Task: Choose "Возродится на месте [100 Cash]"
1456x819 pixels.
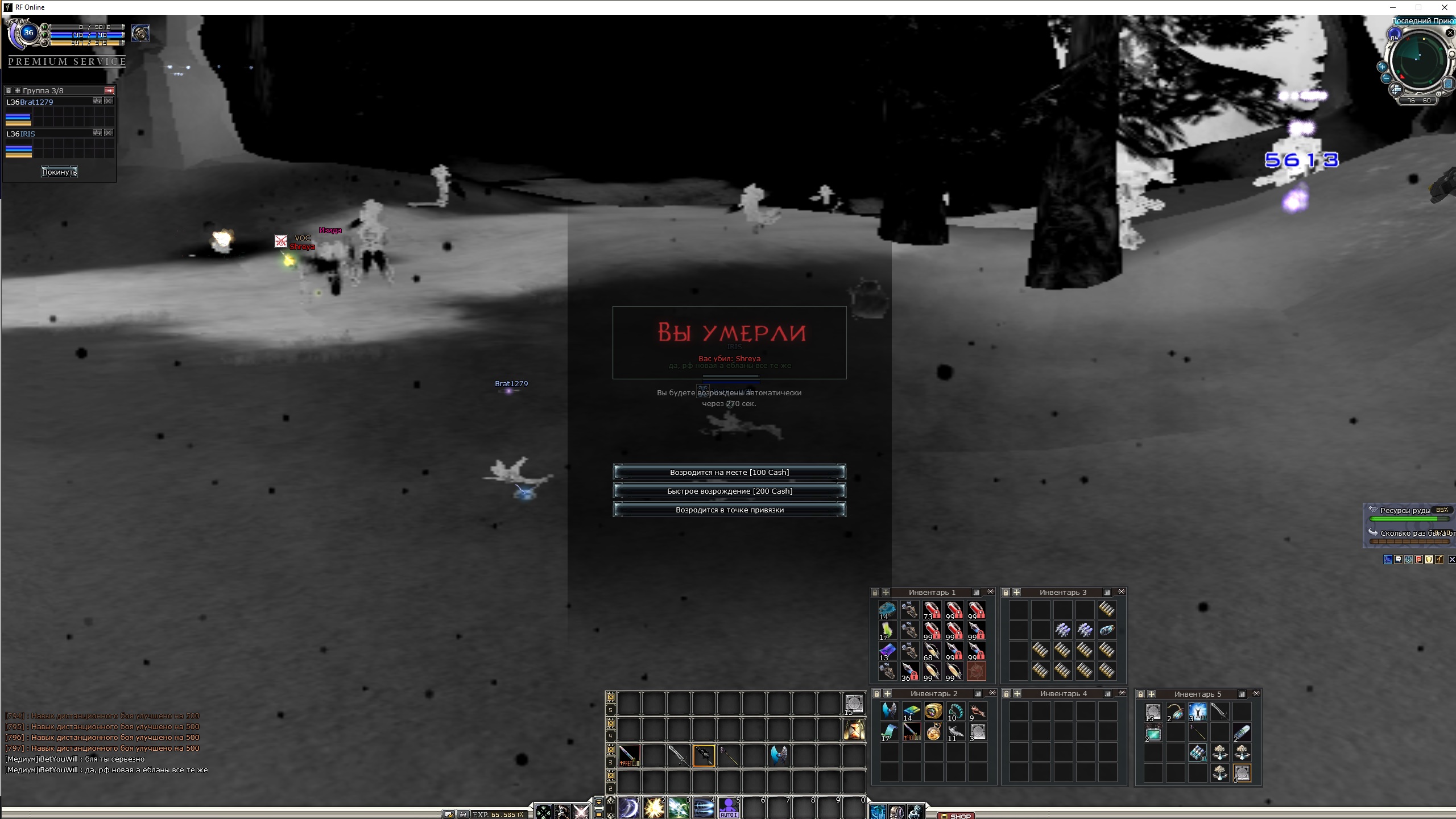Action: (x=729, y=472)
